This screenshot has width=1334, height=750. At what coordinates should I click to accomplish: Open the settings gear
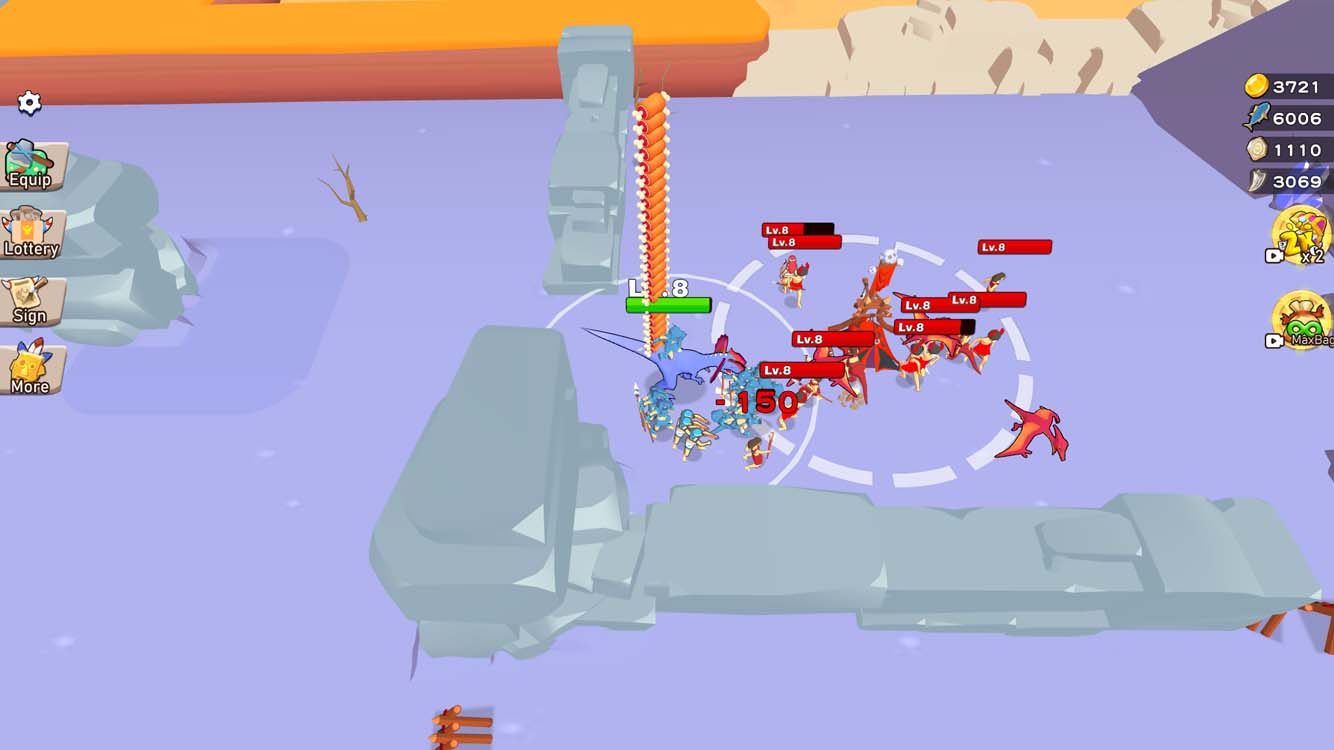(29, 101)
